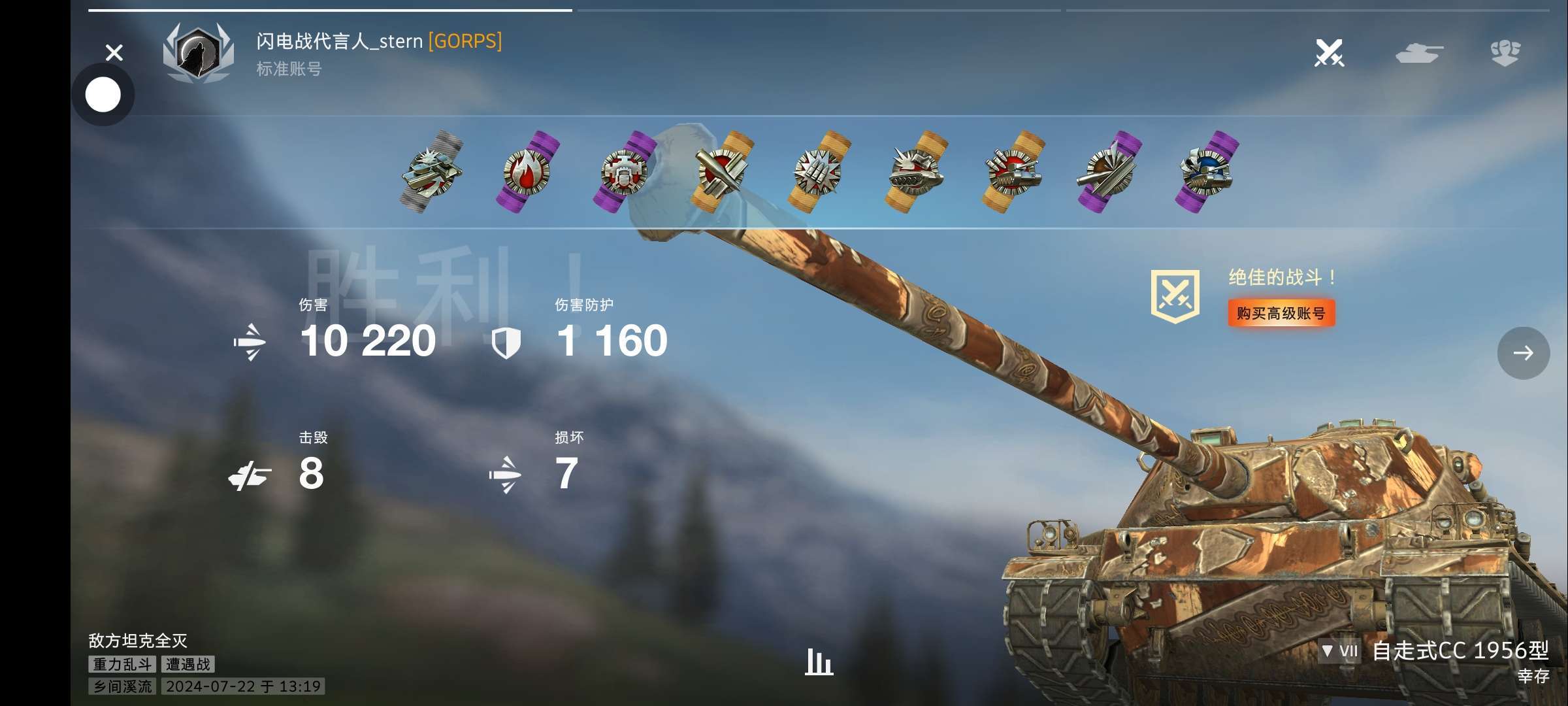Open player profile name 闪电战代言人_stern
Viewport: 1568px width, 706px height.
pyautogui.click(x=340, y=41)
